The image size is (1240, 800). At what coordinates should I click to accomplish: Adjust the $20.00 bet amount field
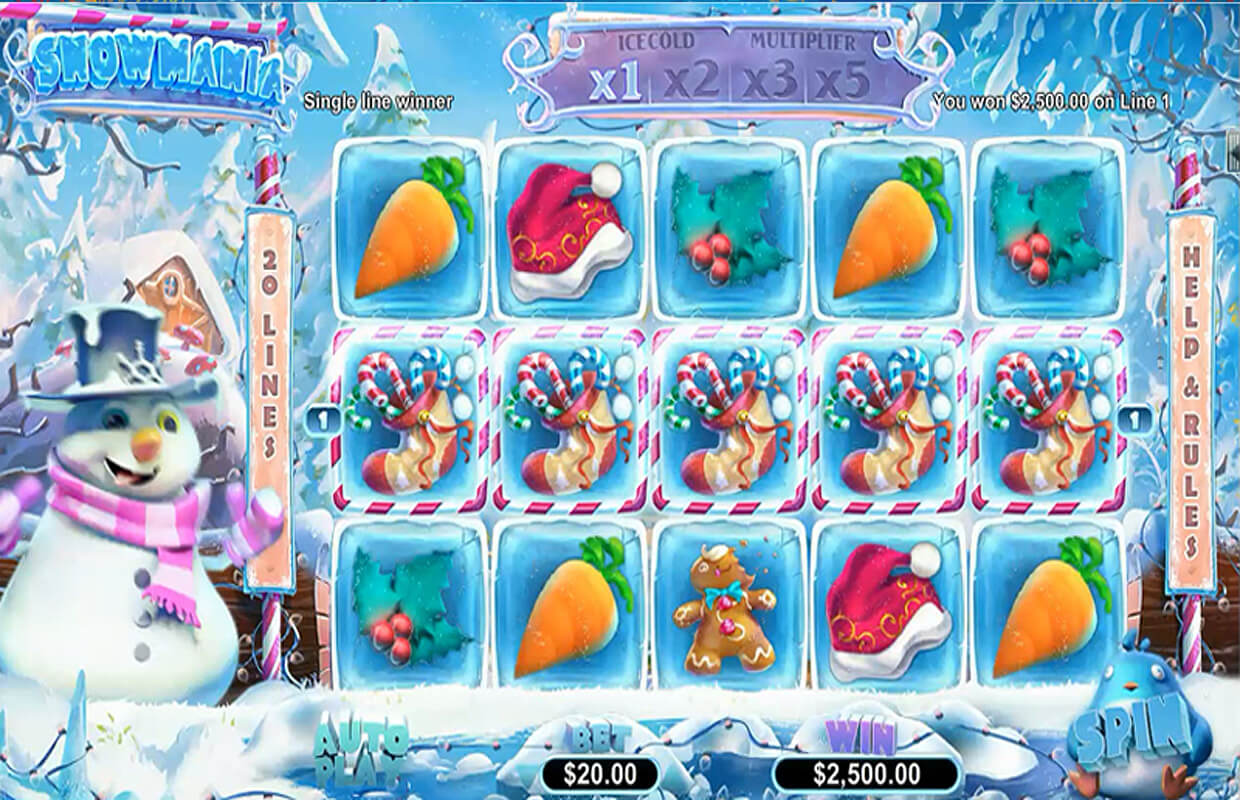(600, 773)
